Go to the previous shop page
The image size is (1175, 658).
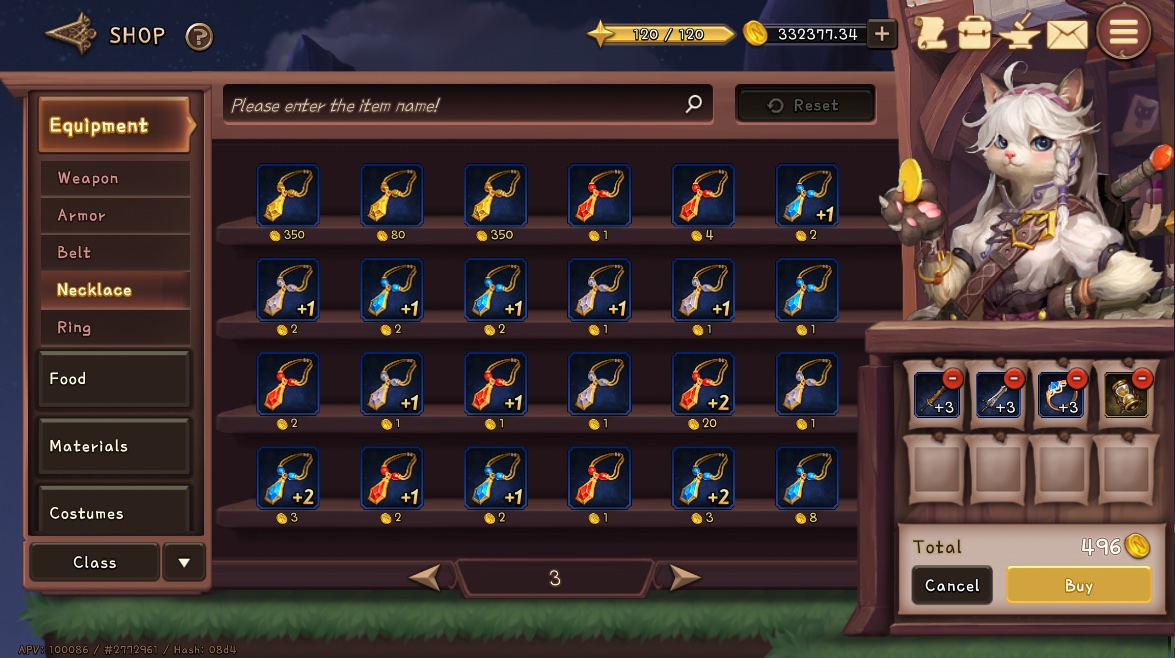426,577
